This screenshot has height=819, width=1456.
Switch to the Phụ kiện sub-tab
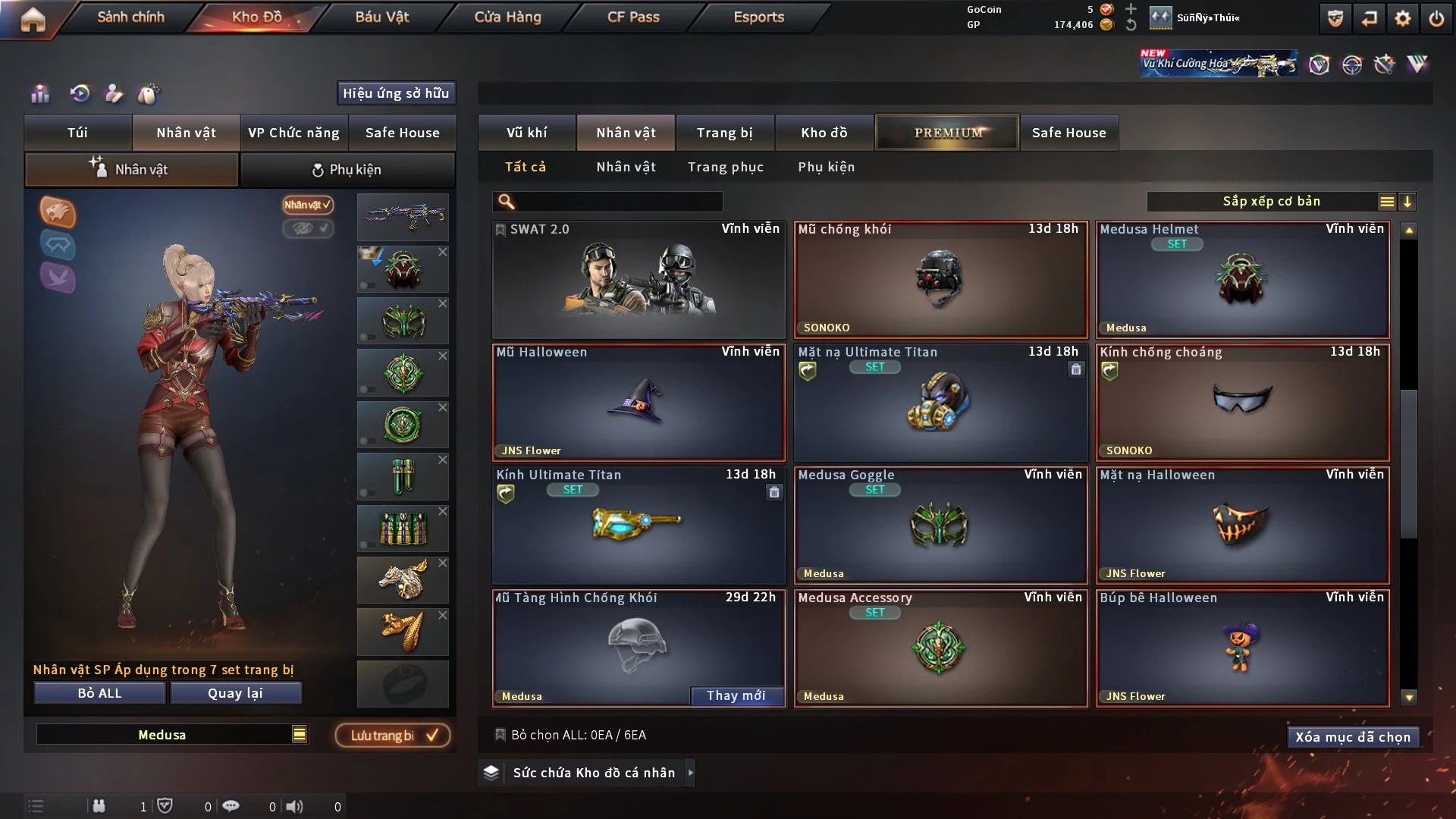click(347, 170)
